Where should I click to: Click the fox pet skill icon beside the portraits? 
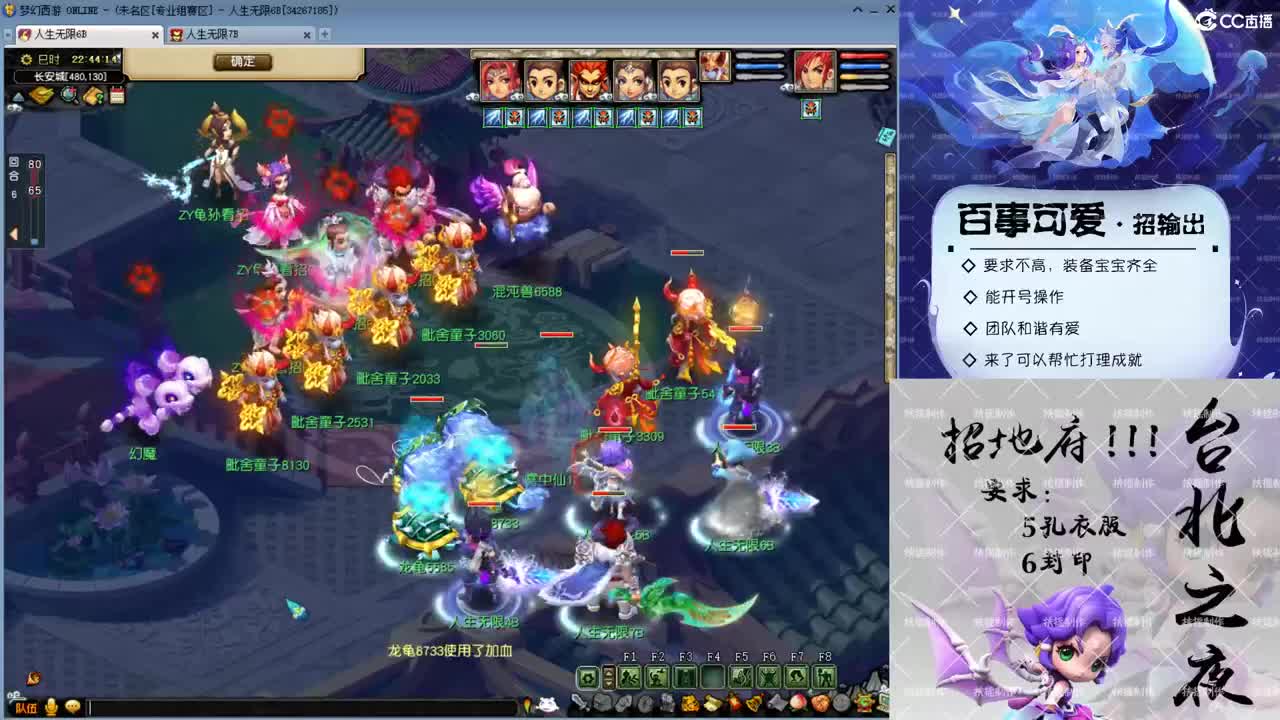point(714,68)
